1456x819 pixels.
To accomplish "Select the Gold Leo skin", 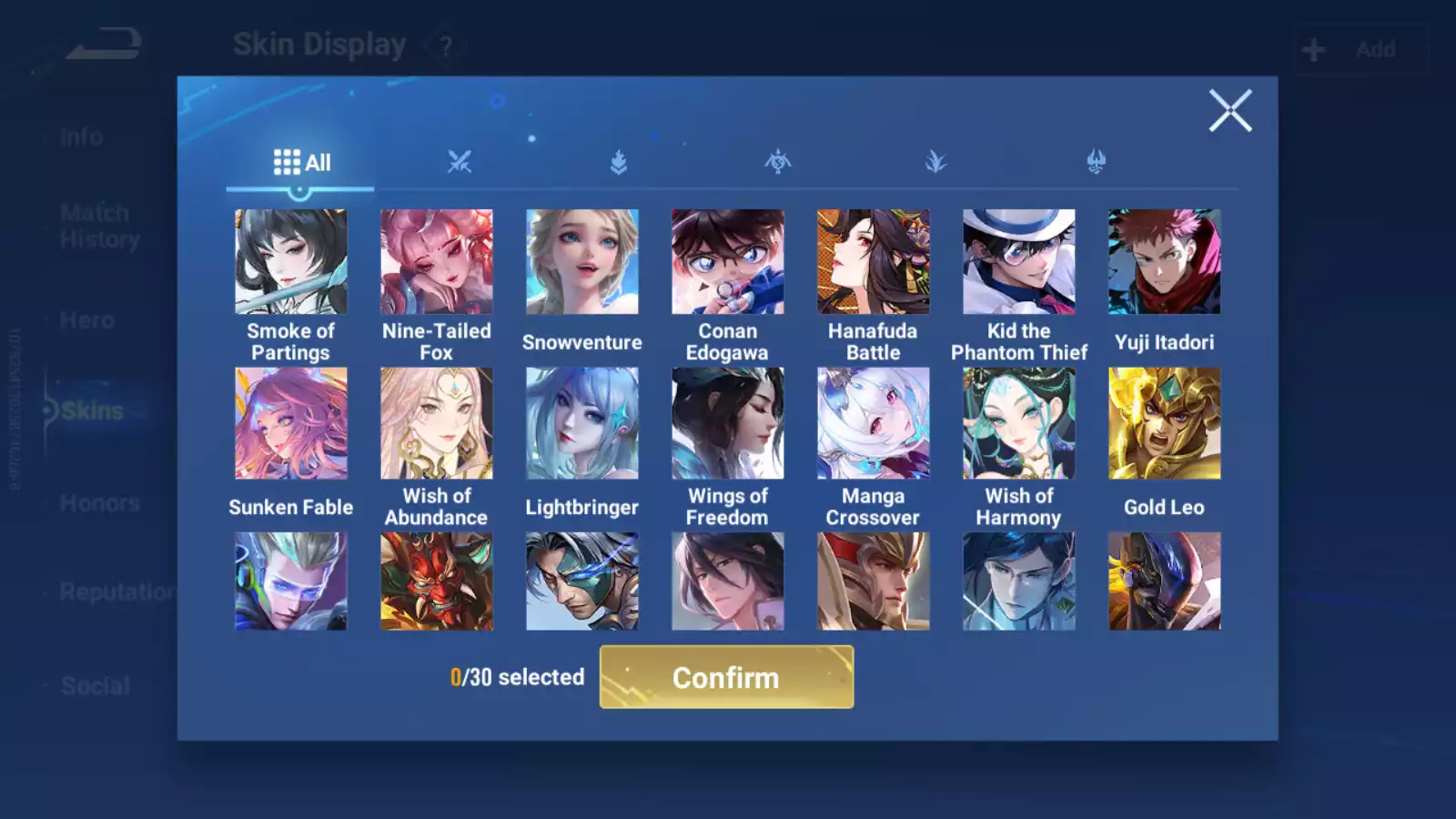I will 1165,423.
